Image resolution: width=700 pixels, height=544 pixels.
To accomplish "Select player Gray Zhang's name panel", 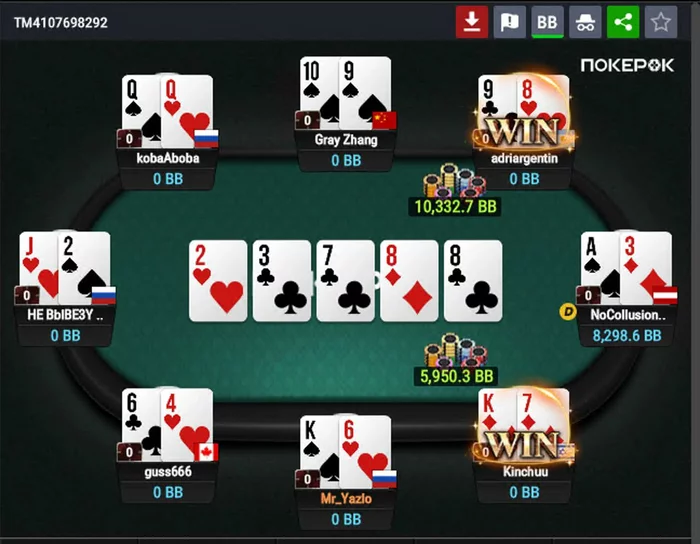I will 346,140.
